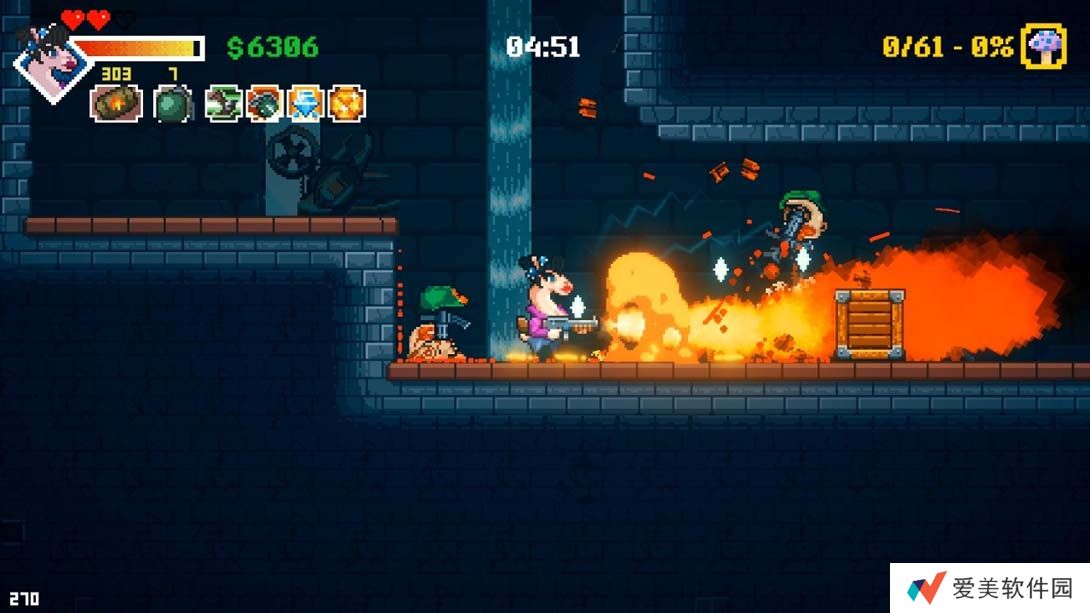1090x613 pixels.
Task: Click the golden orb perk icon
Action: click(347, 103)
